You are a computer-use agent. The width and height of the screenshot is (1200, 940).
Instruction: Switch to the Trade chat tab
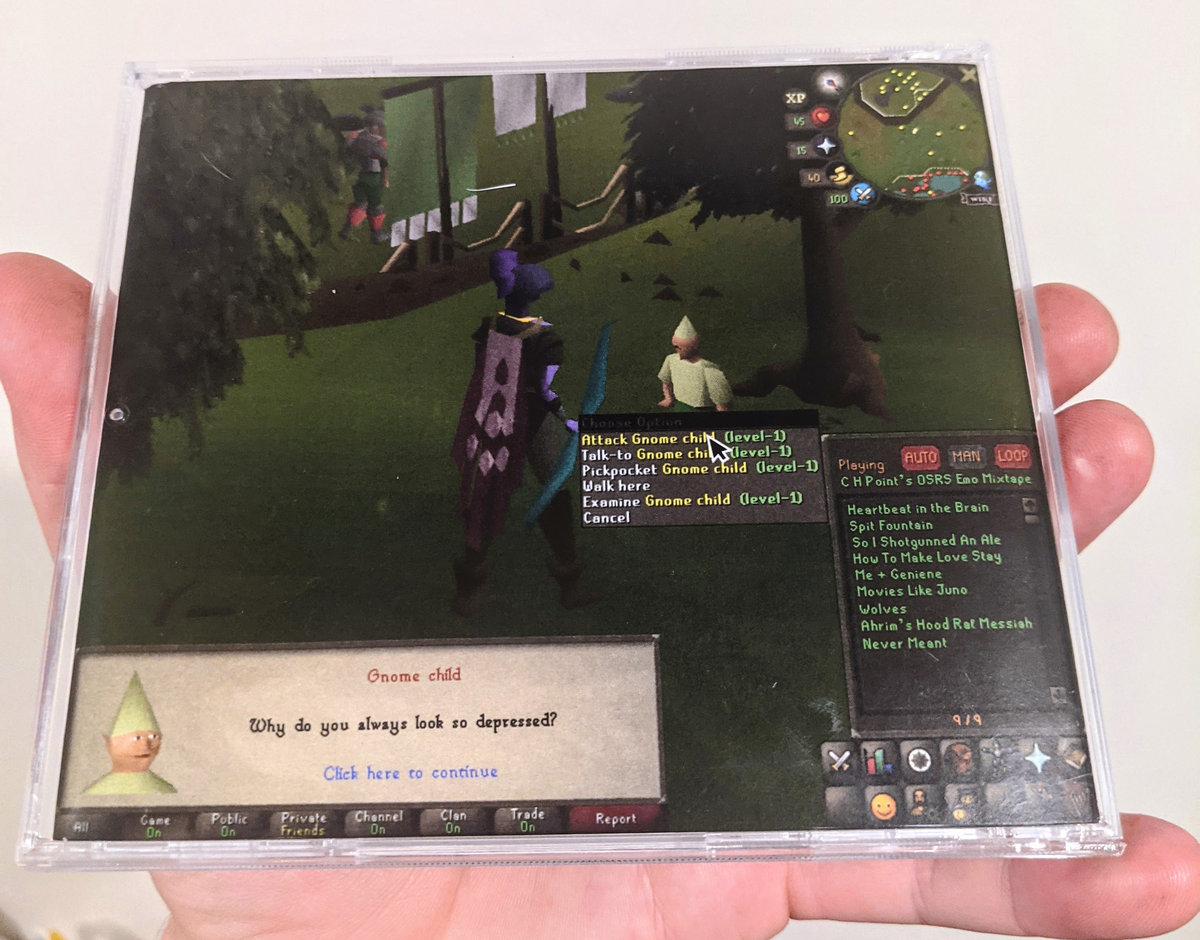point(527,820)
